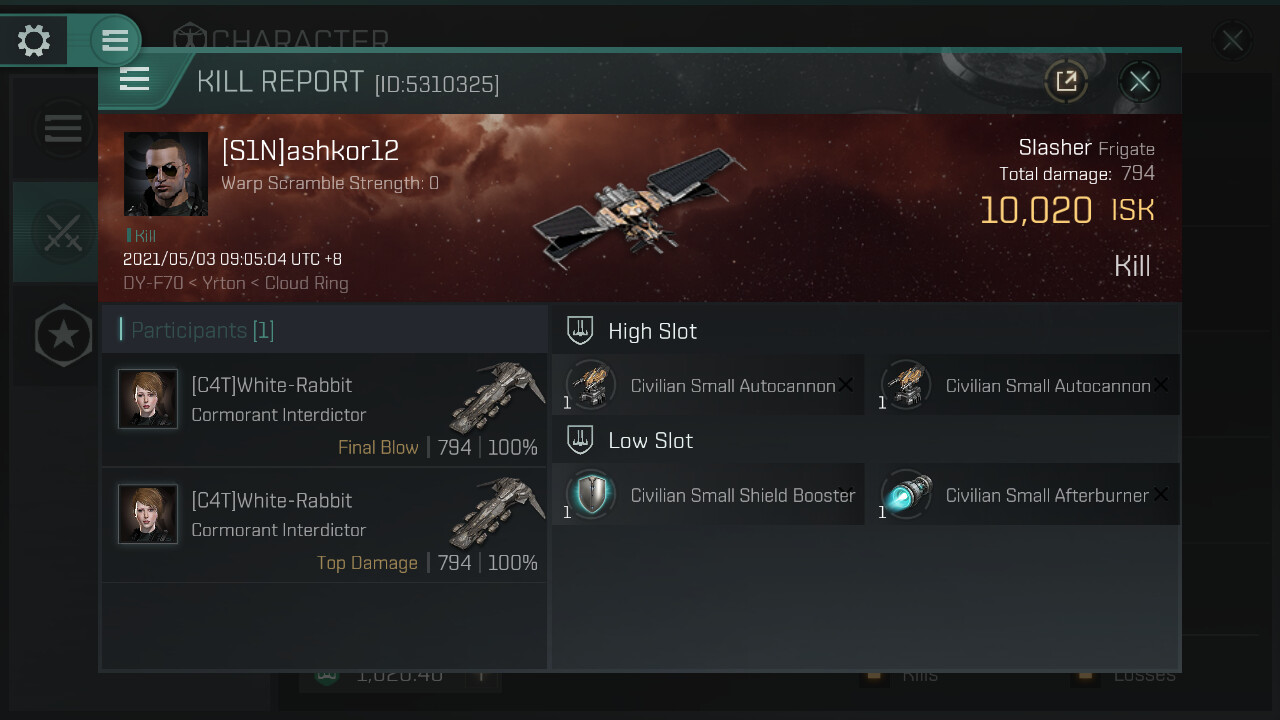Close the Kill Report window
This screenshot has height=720, width=1280.
tap(1140, 82)
